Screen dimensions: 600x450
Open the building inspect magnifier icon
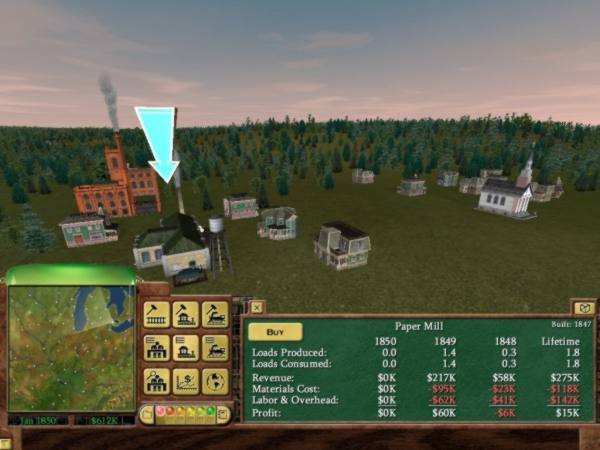[x=156, y=381]
